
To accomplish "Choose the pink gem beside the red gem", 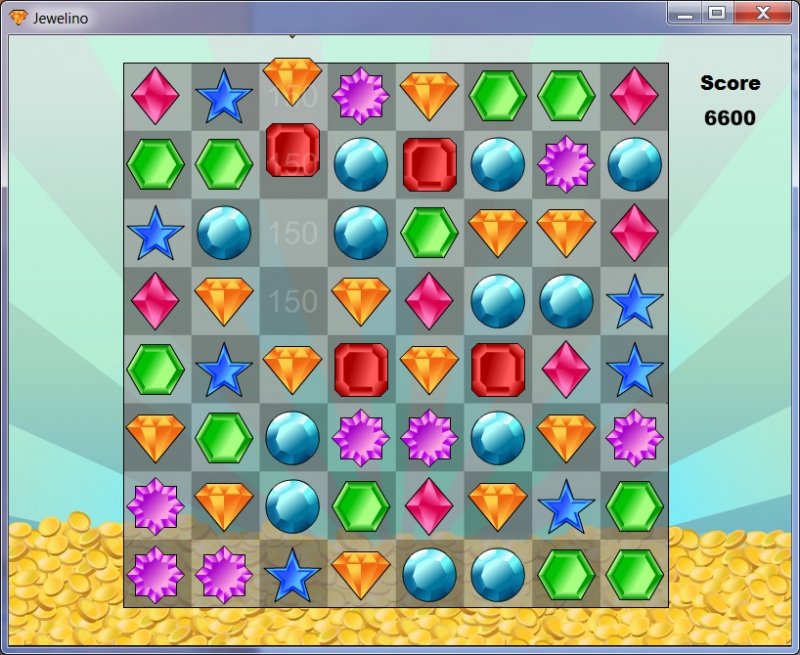I will (566, 369).
